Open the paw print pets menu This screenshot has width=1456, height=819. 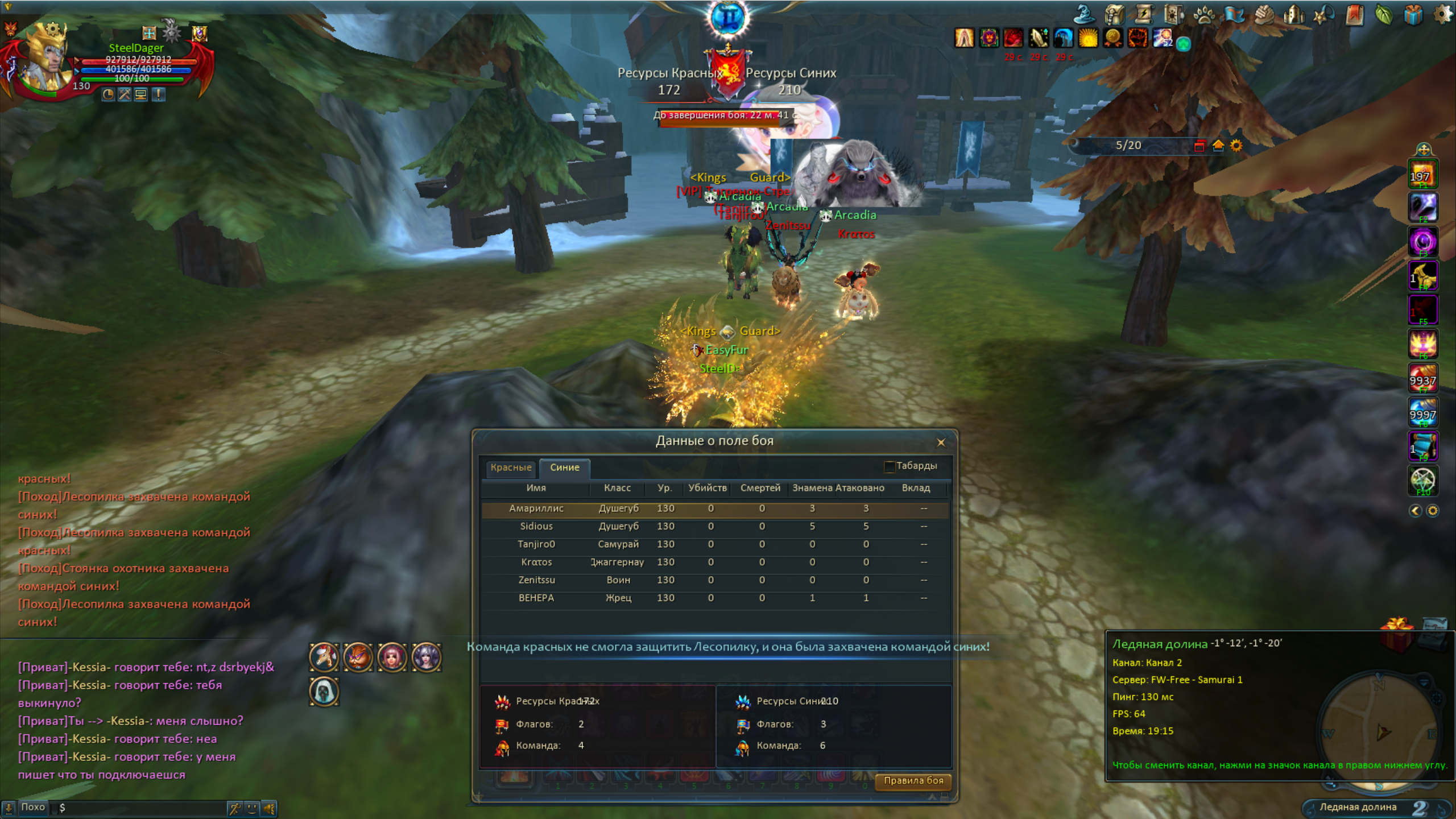click(x=1203, y=14)
